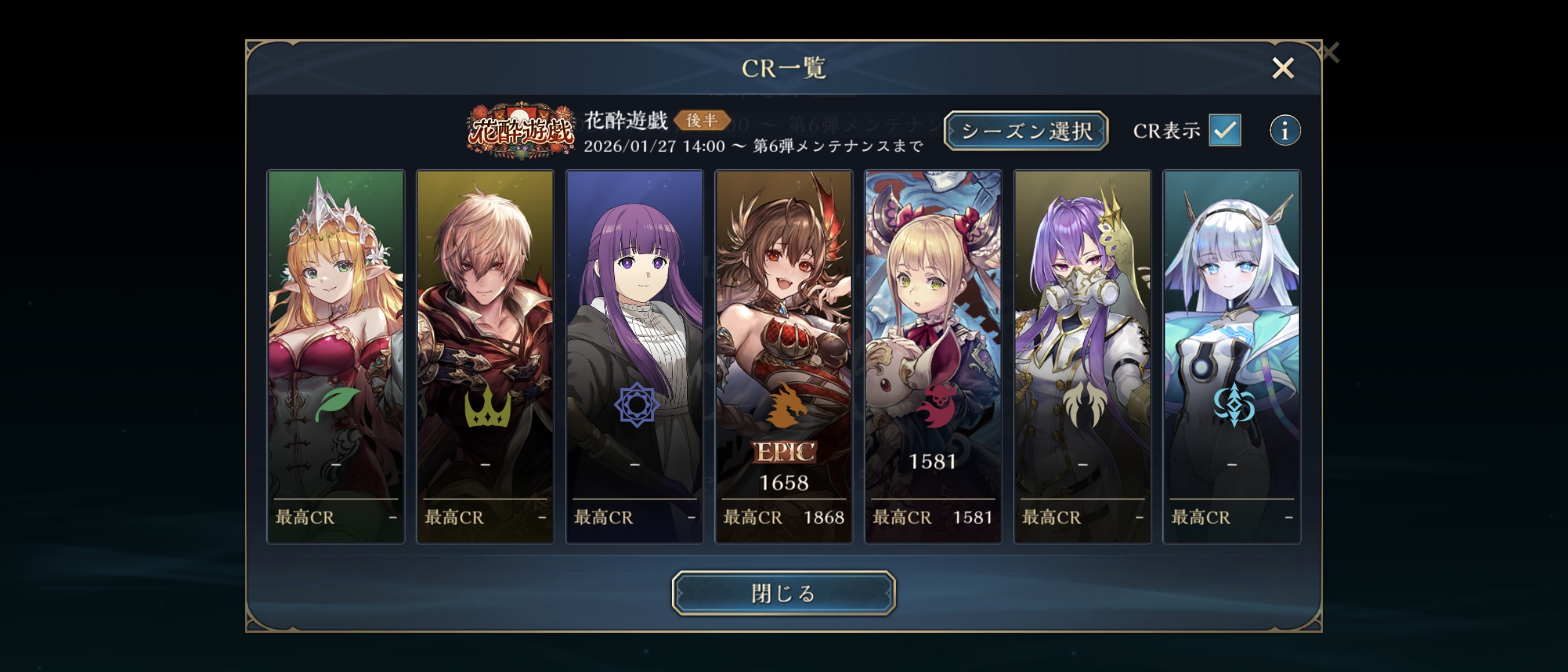Select the Witch class card with purple-haired girl

pyautogui.click(x=635, y=357)
